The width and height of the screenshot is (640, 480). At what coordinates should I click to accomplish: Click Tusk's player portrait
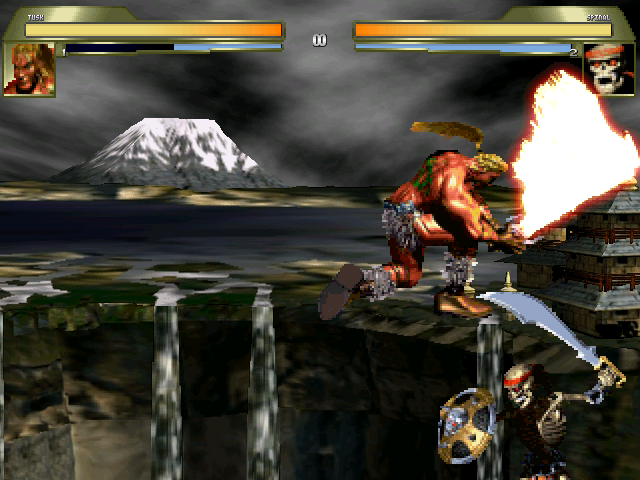tap(29, 69)
